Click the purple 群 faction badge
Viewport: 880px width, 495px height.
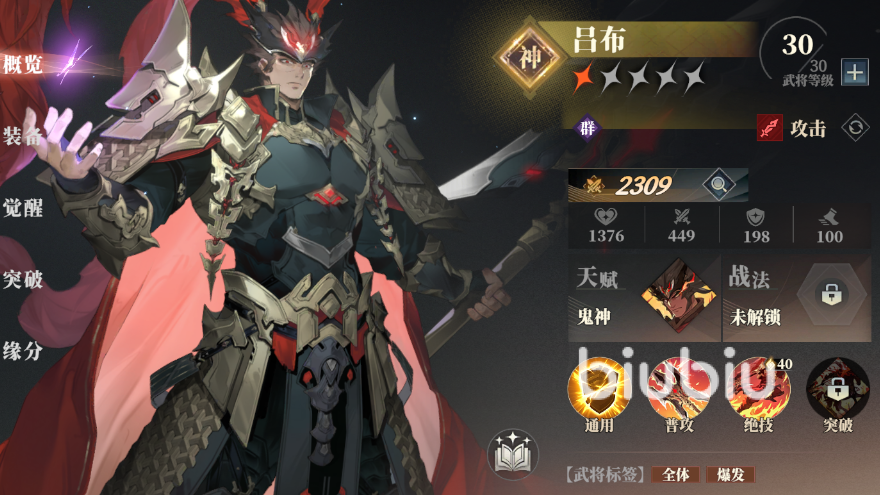click(586, 128)
